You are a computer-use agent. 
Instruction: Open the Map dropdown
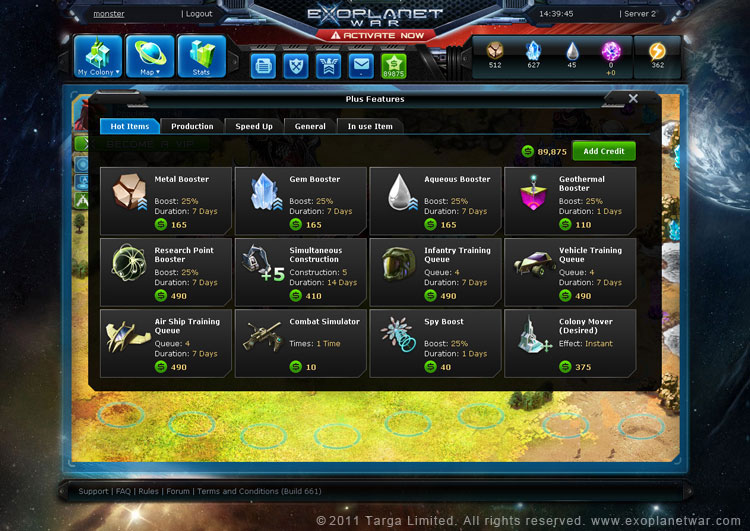150,57
